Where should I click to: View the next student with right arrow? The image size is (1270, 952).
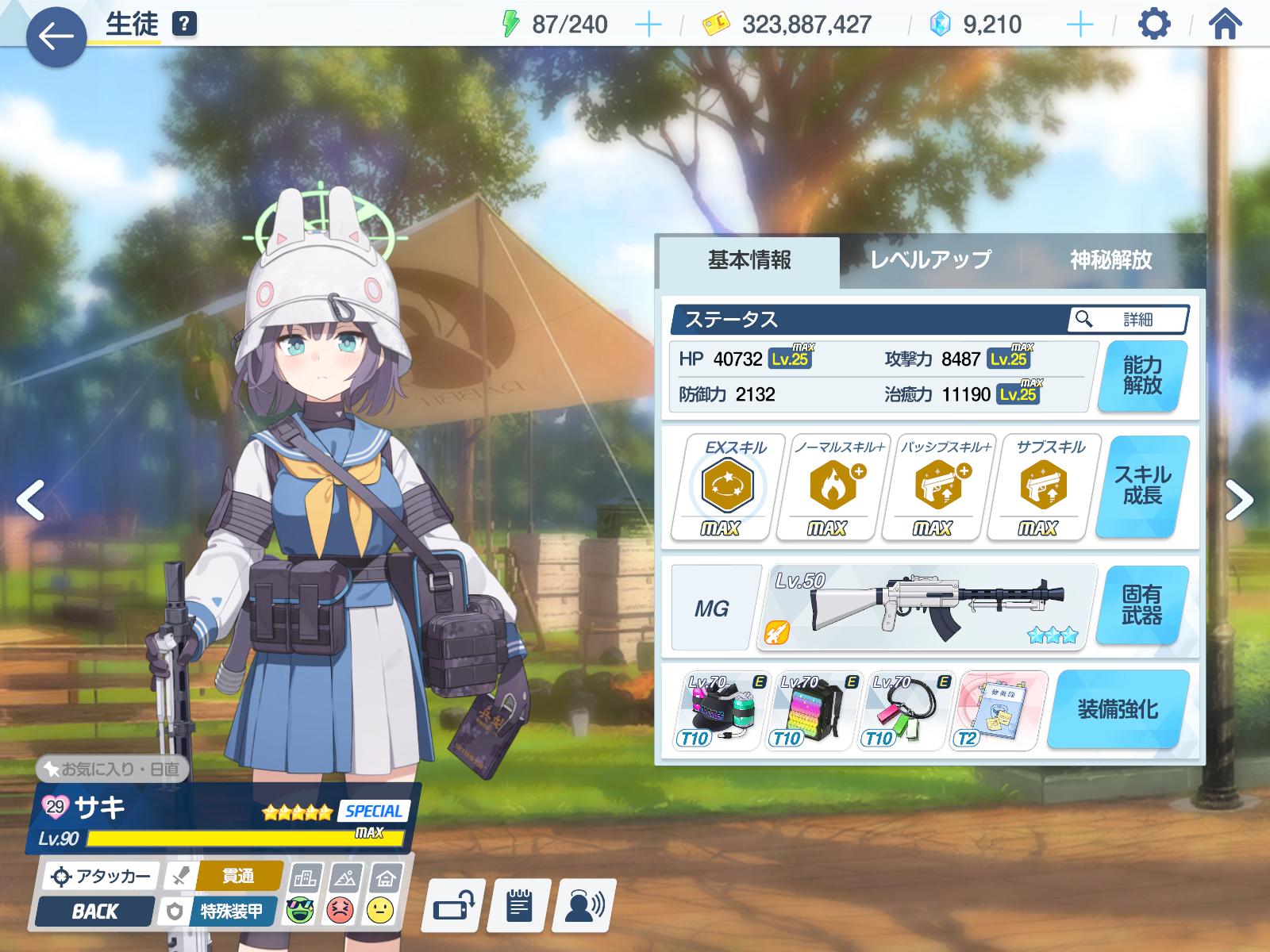1238,500
